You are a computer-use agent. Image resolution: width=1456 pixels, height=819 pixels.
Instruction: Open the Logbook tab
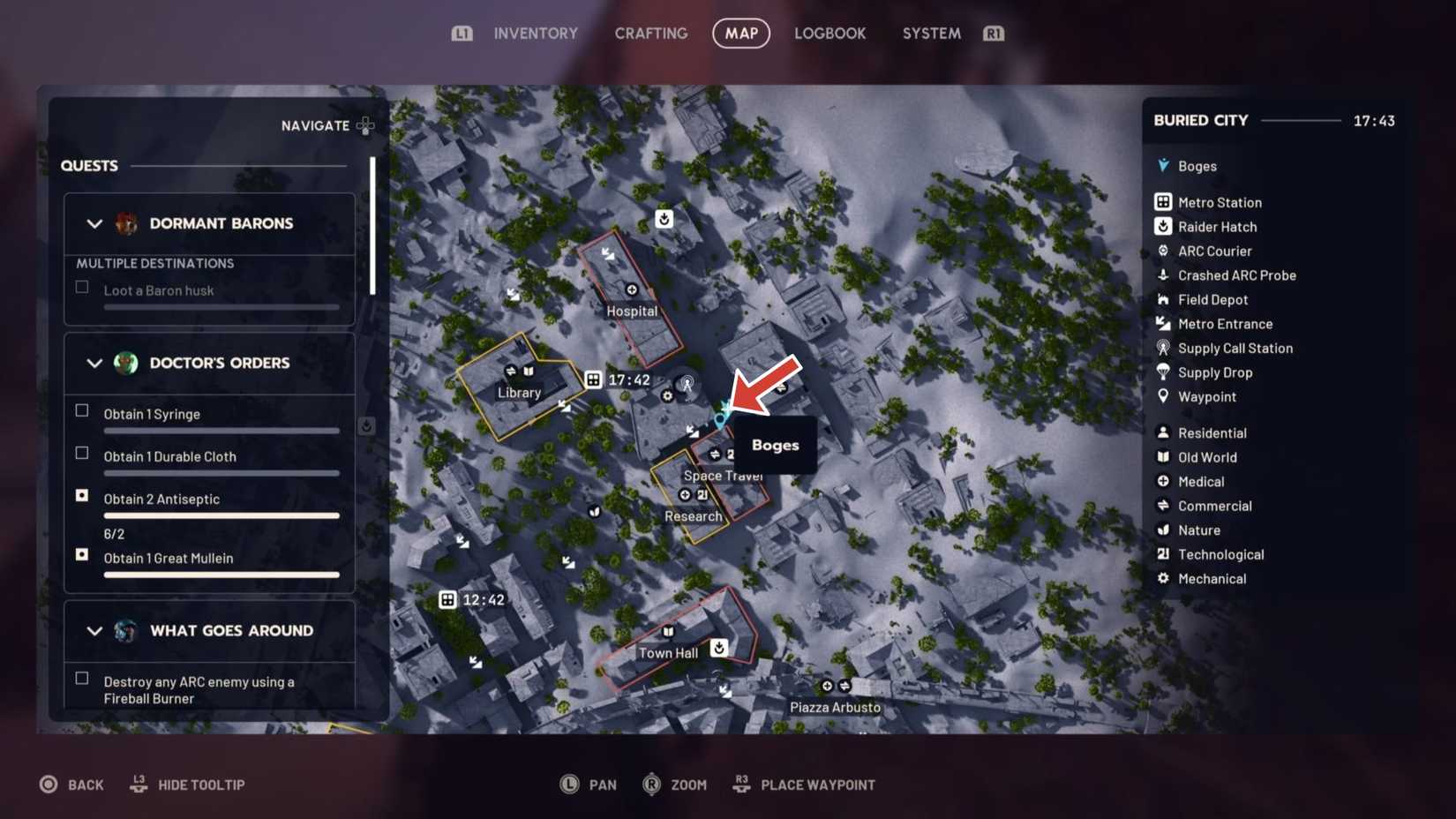829,33
